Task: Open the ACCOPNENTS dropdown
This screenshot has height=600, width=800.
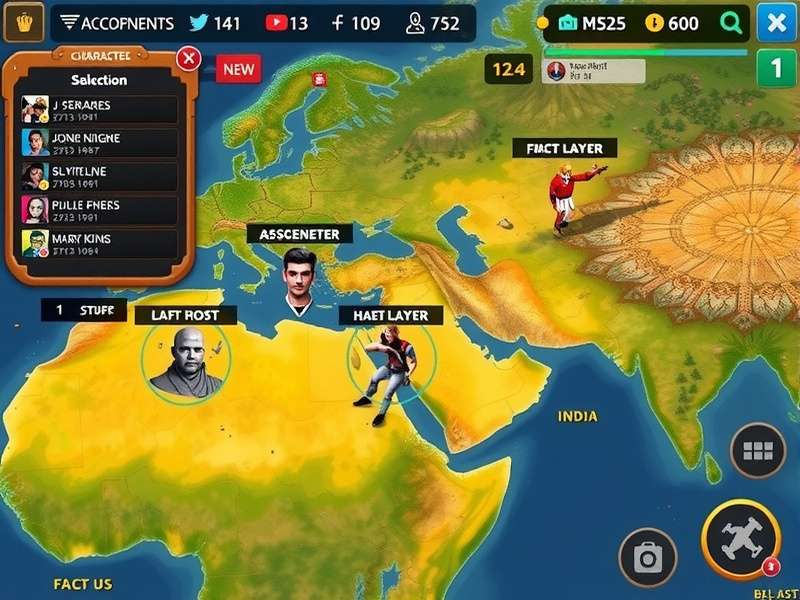Action: 115,23
